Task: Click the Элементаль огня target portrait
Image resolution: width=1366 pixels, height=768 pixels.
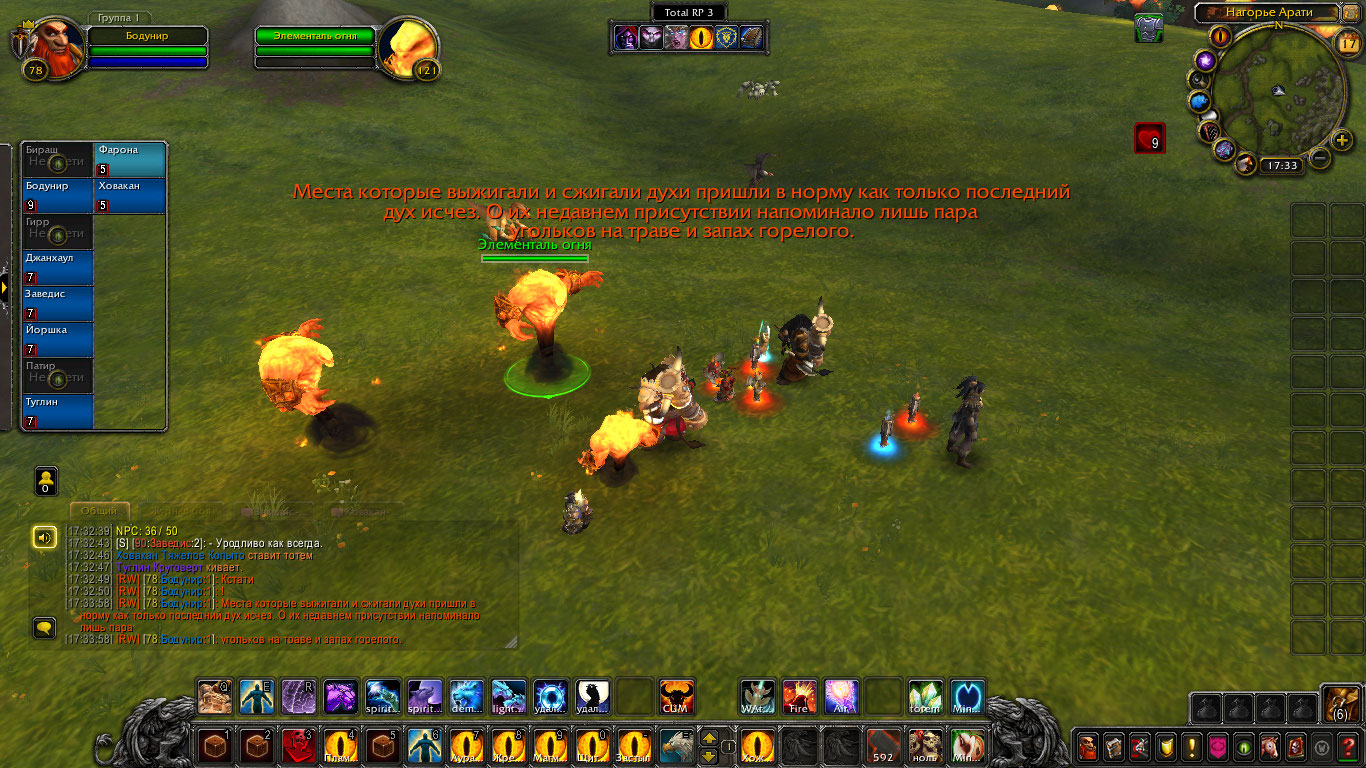Action: click(x=410, y=48)
